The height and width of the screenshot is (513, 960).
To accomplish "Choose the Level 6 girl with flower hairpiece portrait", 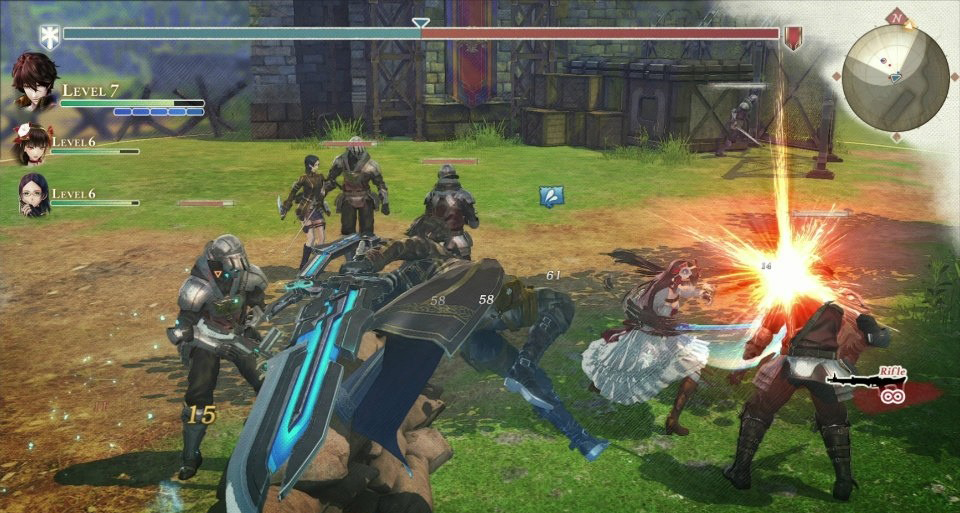I will (x=33, y=144).
